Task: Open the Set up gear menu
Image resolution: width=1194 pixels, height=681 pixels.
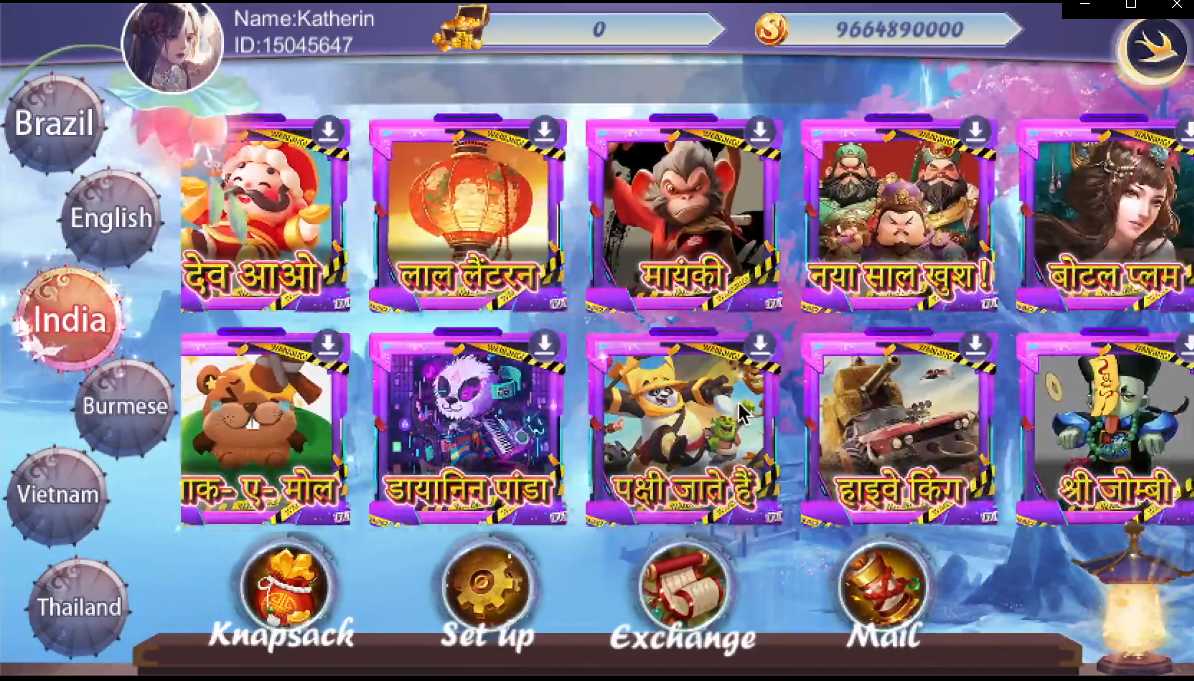Action: 487,588
